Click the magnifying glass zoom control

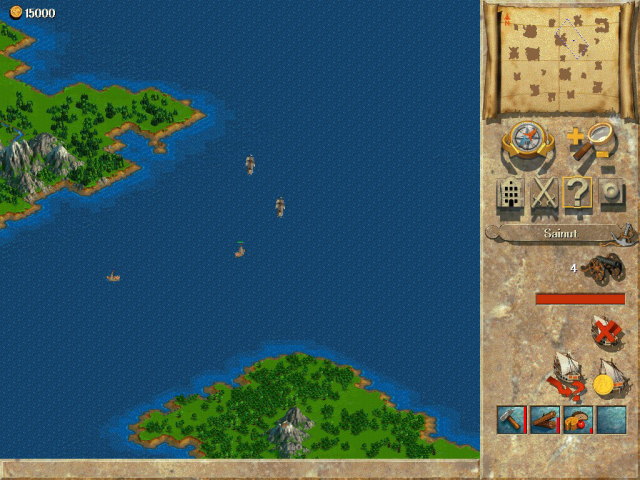click(590, 141)
